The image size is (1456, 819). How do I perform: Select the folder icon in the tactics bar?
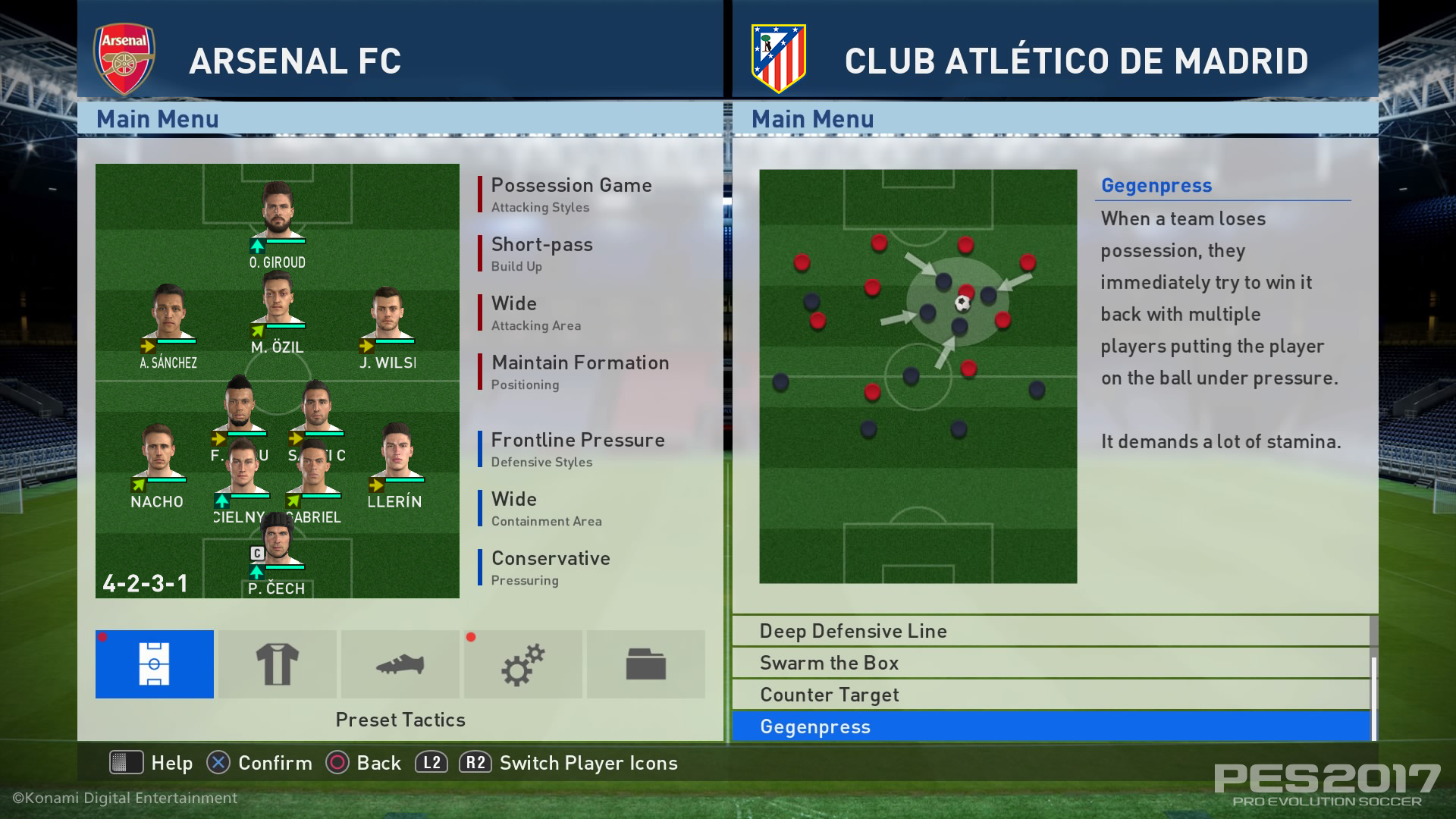(x=645, y=664)
